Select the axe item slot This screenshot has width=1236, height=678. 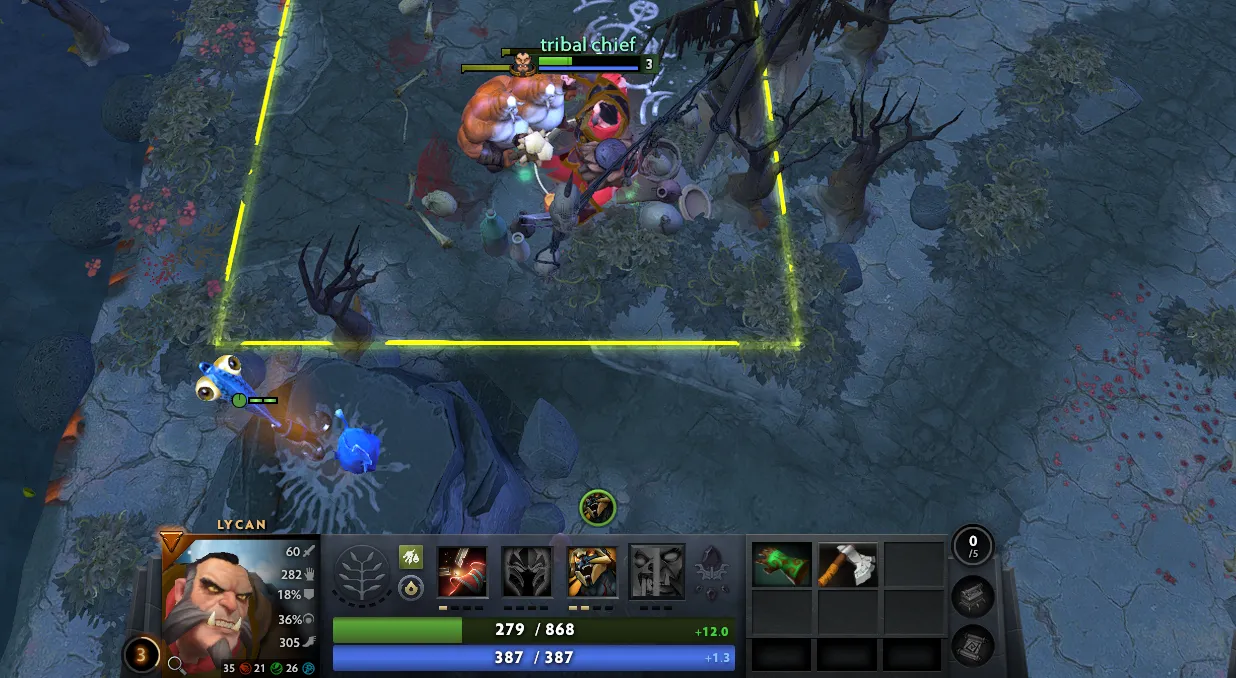point(848,565)
